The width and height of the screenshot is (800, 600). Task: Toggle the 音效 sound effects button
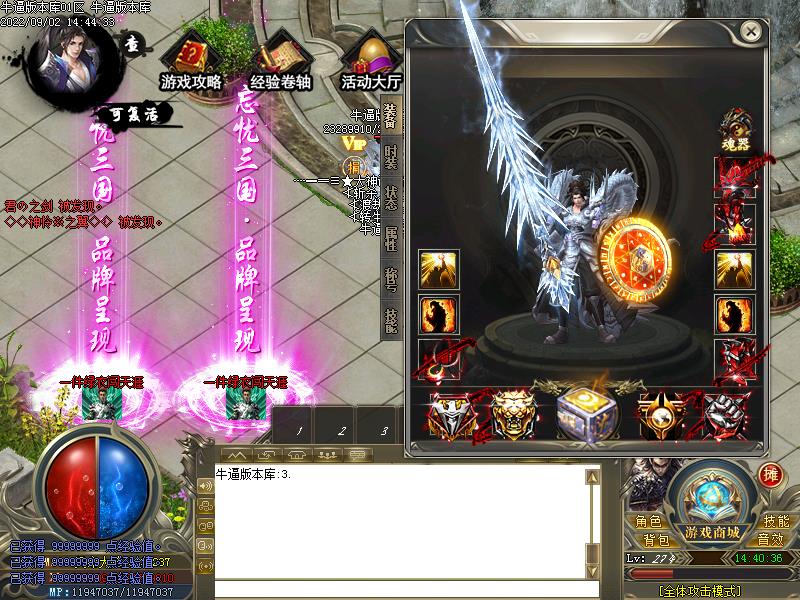tap(770, 540)
